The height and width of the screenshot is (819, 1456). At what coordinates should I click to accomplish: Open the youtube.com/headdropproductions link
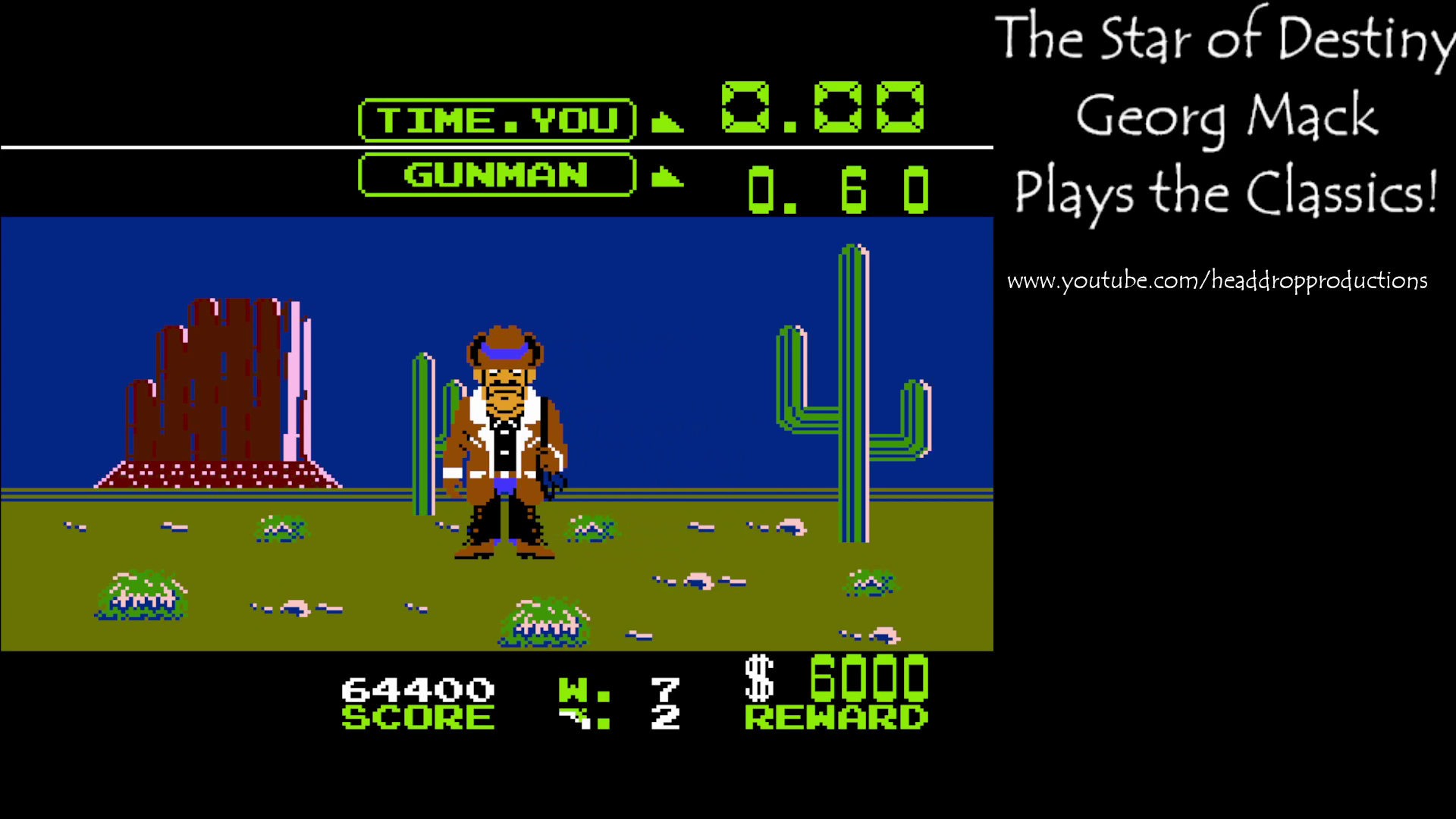pyautogui.click(x=1217, y=279)
